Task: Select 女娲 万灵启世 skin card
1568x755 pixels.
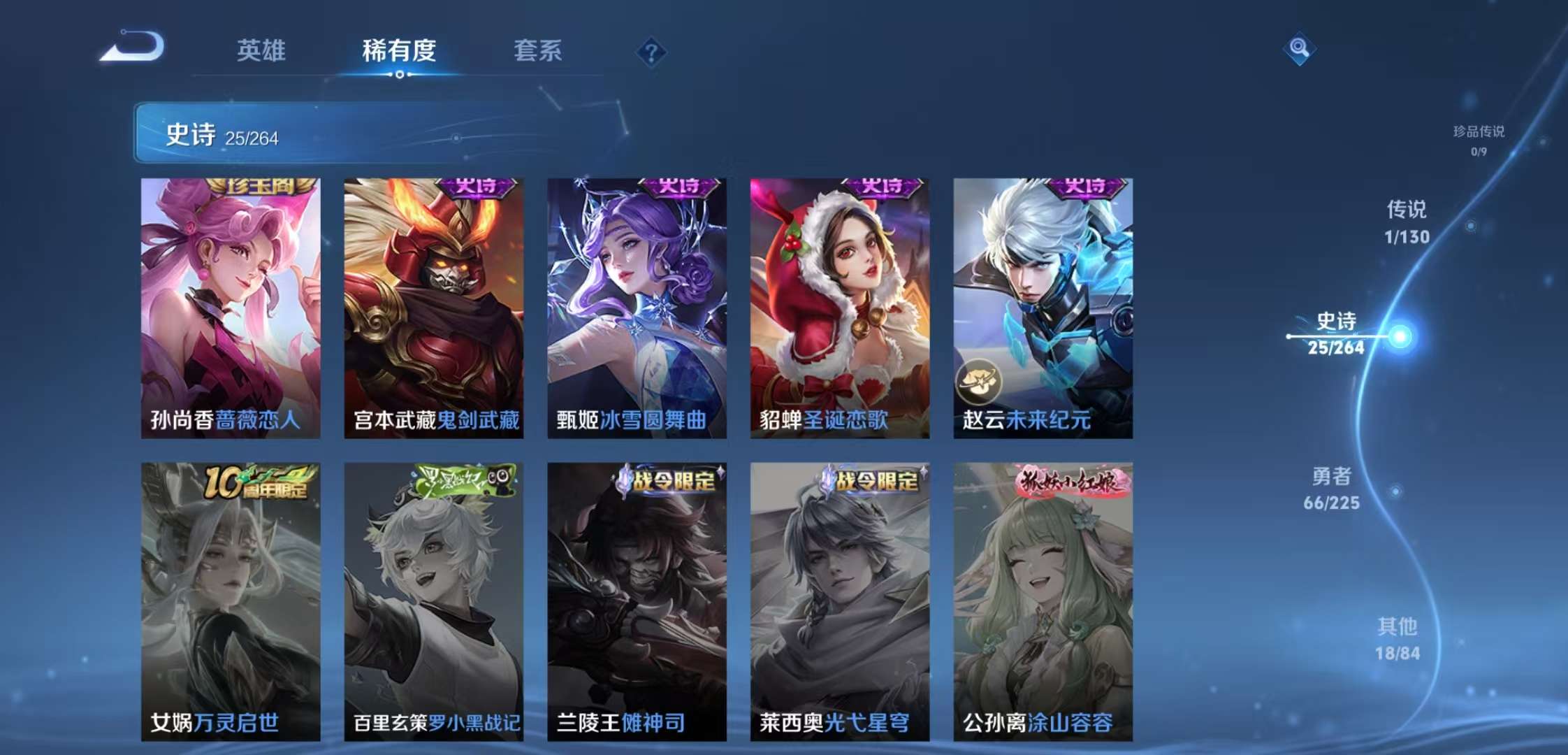Action: (x=231, y=601)
